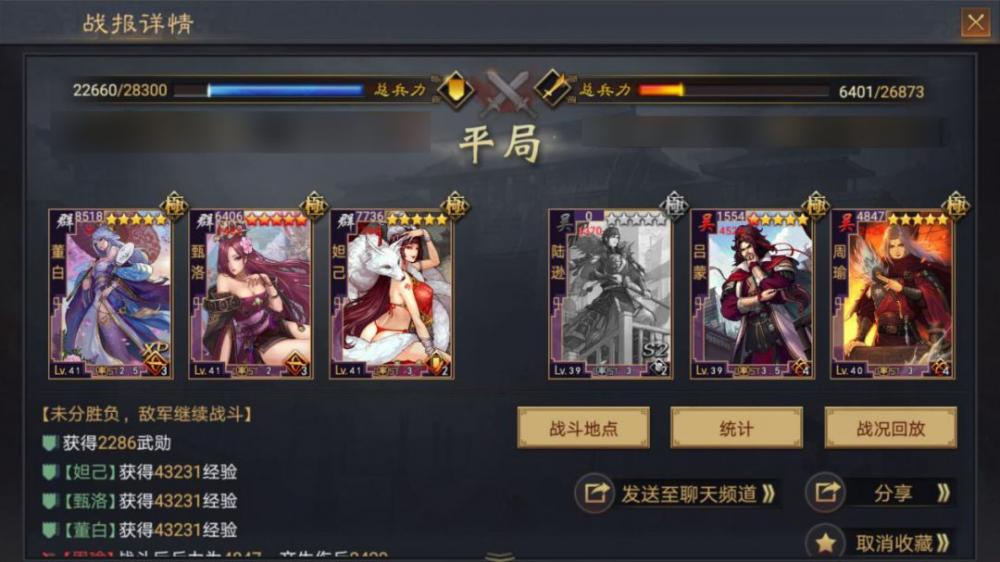
Task: Inspect the 周瑜 hero card
Action: [x=891, y=294]
